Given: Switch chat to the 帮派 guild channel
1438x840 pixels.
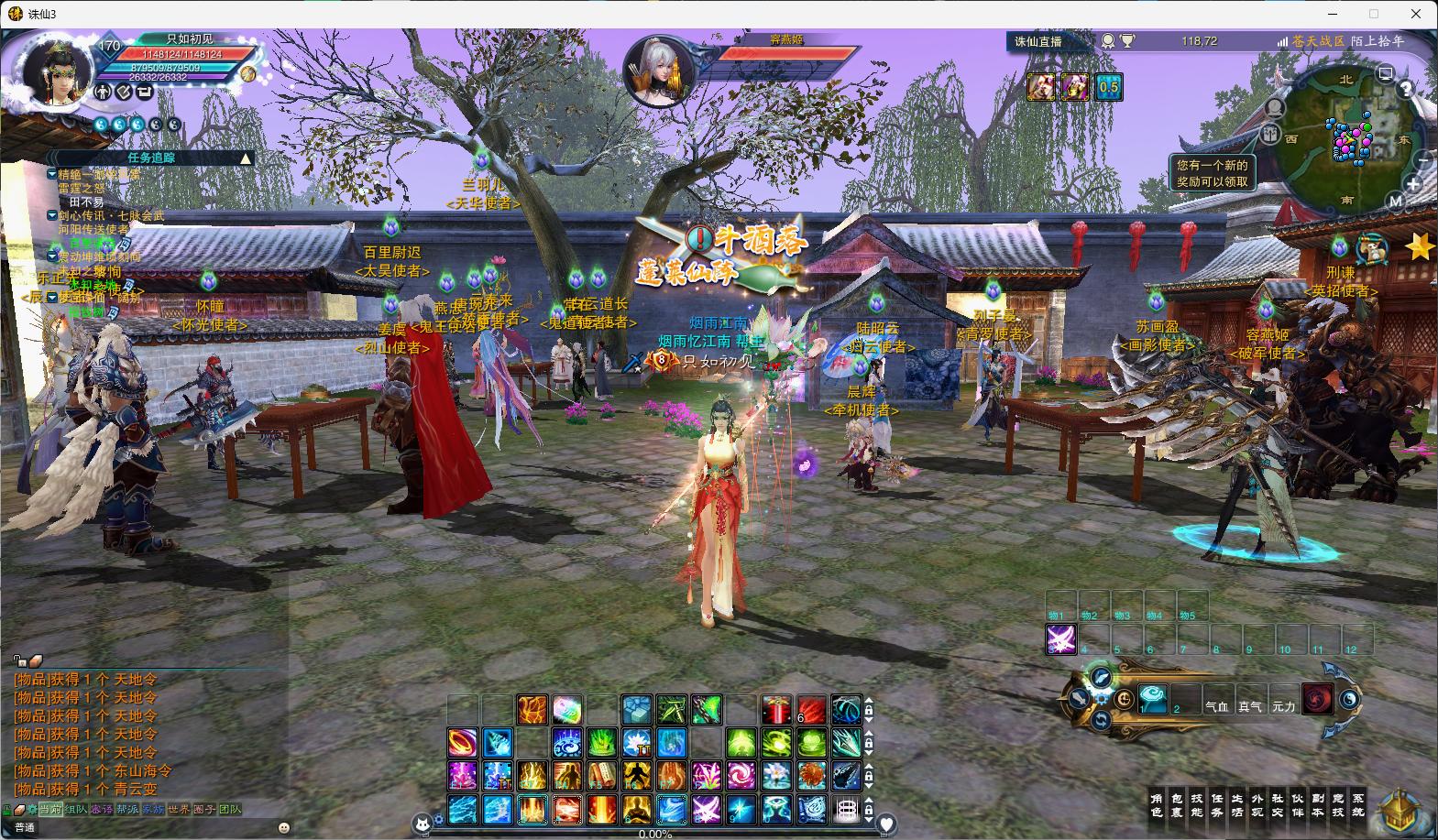Looking at the screenshot, I should 126,810.
